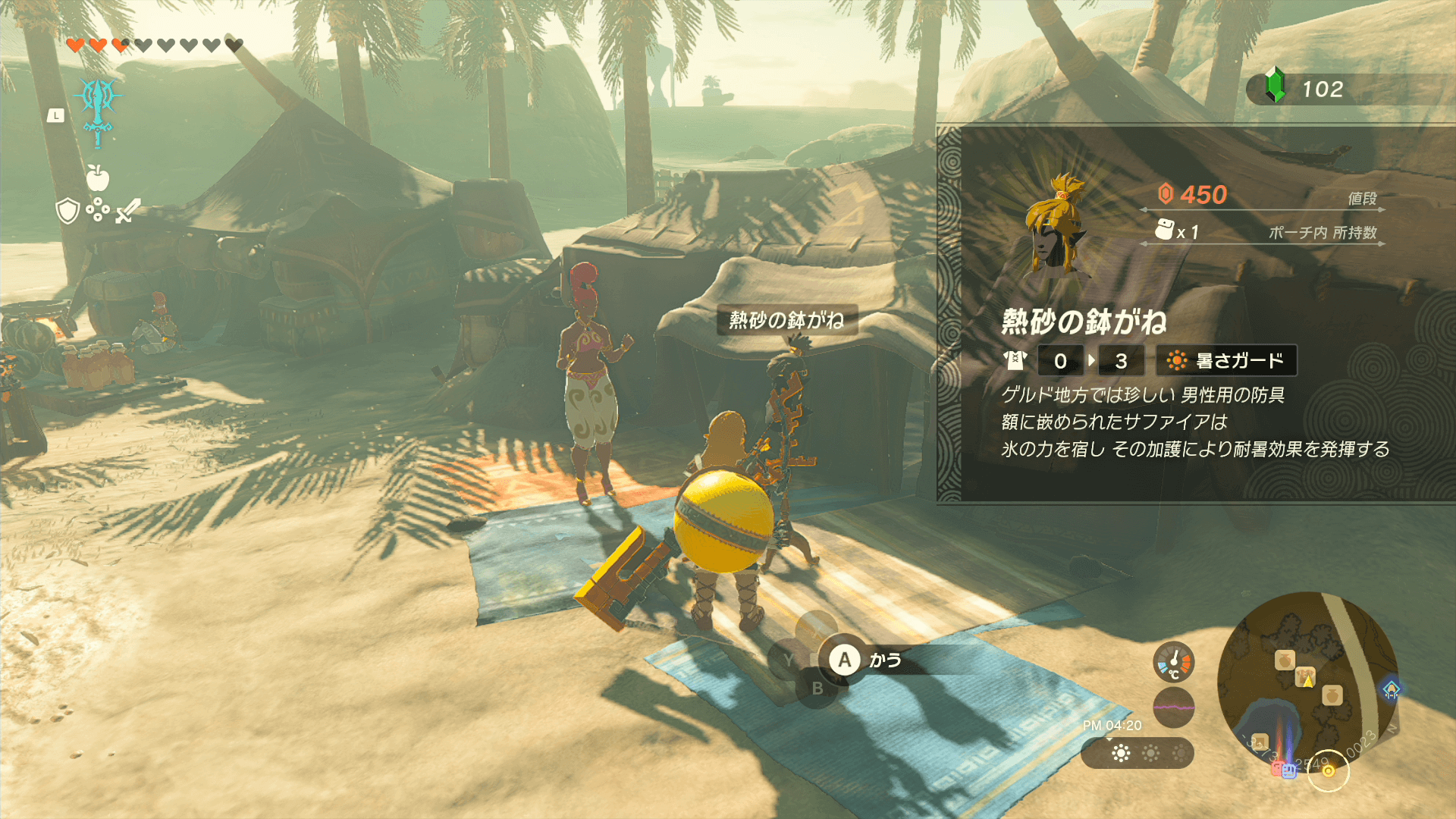
Task: Click the purple noise meter circle
Action: coord(1173,707)
